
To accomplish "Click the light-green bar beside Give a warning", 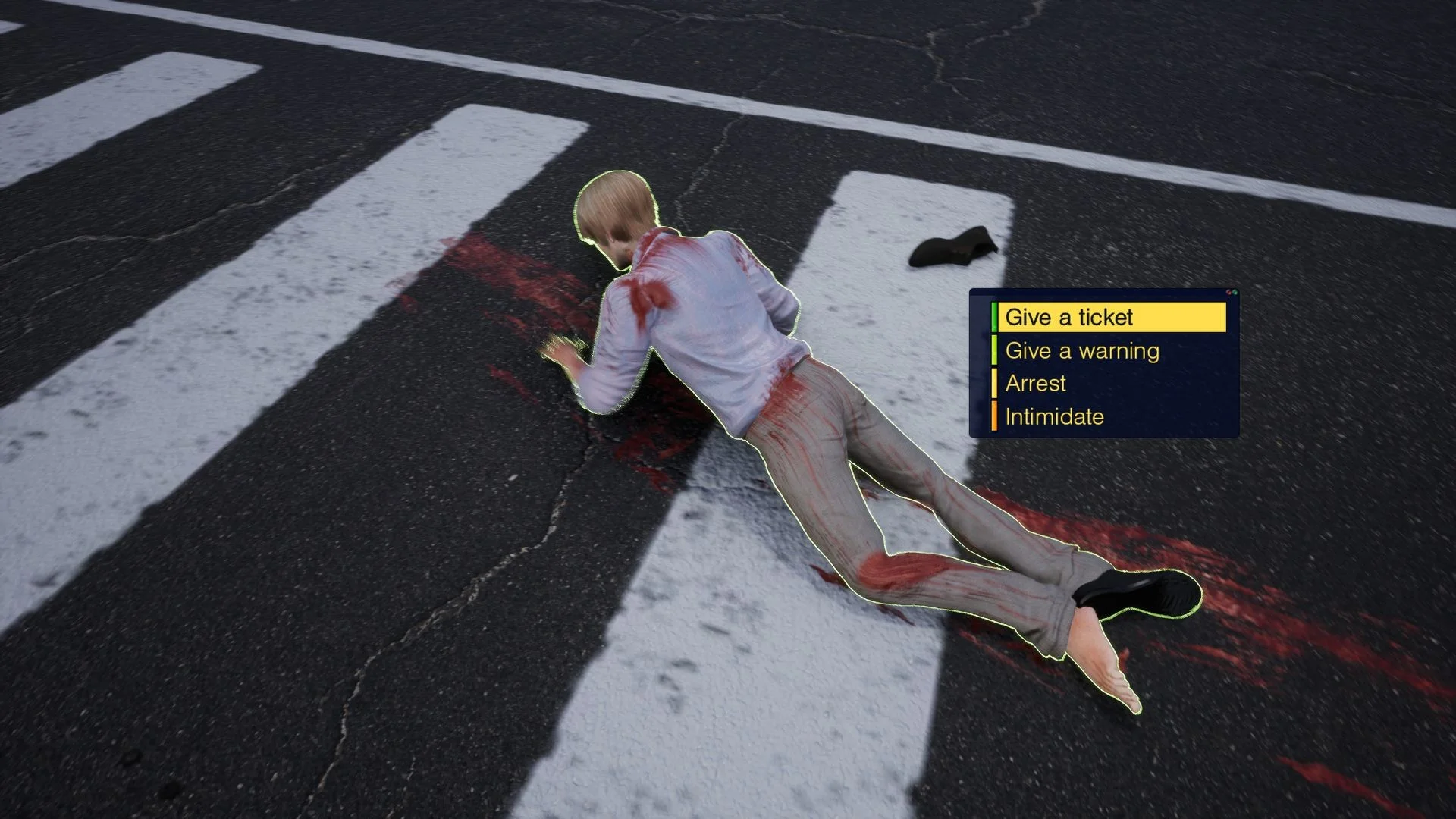I will coord(993,350).
